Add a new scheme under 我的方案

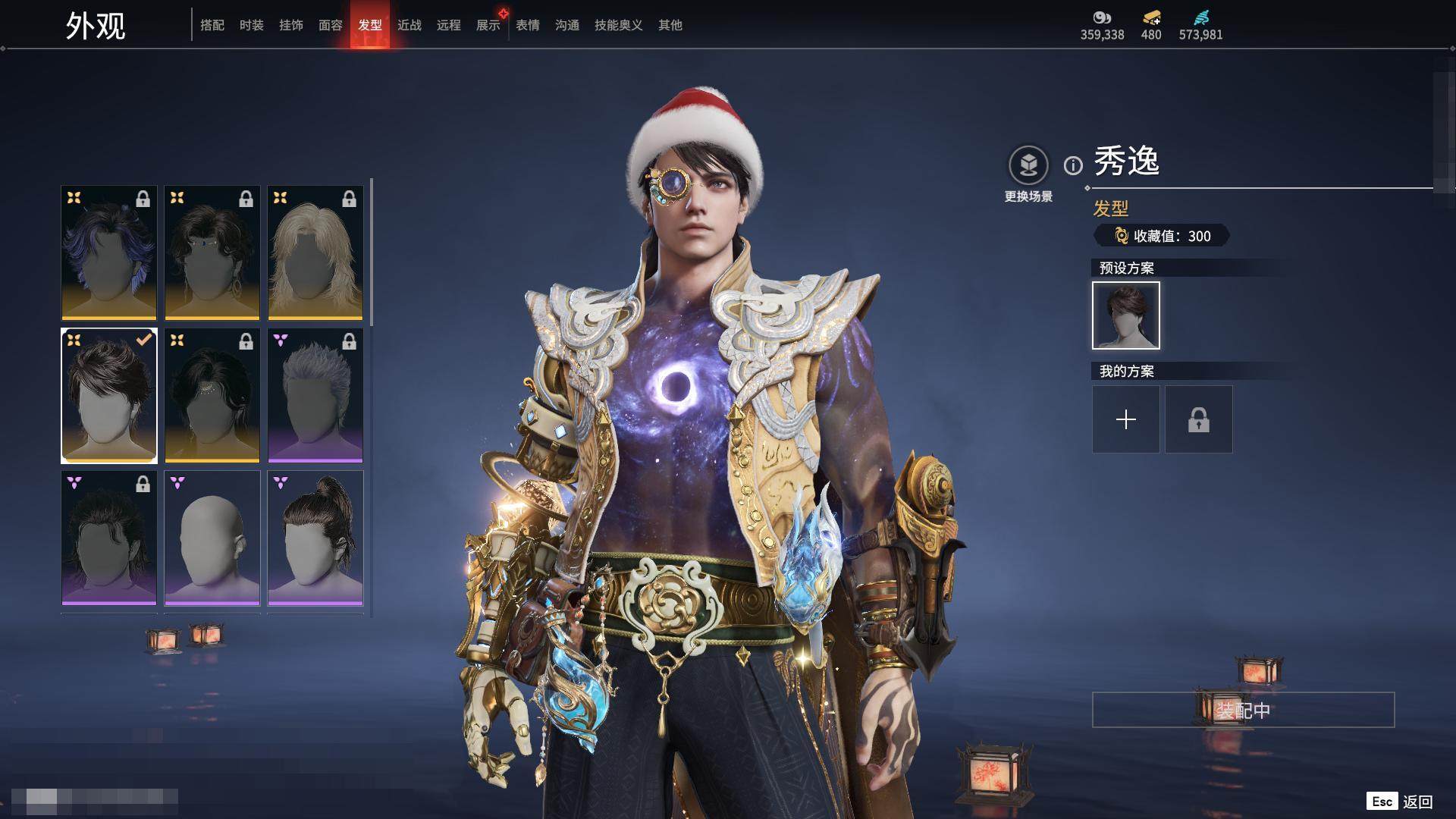point(1126,419)
